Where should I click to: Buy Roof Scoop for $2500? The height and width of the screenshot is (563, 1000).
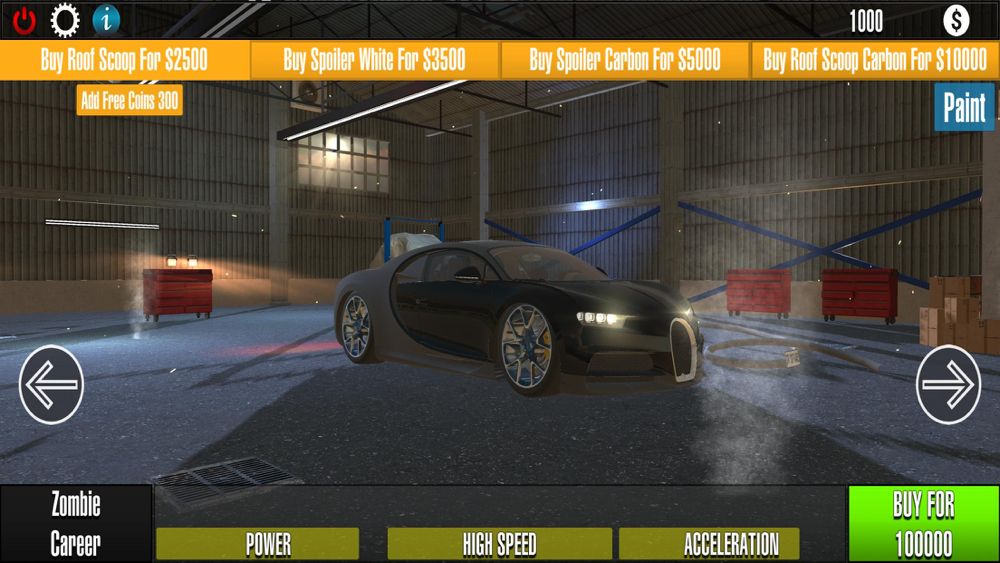[125, 60]
